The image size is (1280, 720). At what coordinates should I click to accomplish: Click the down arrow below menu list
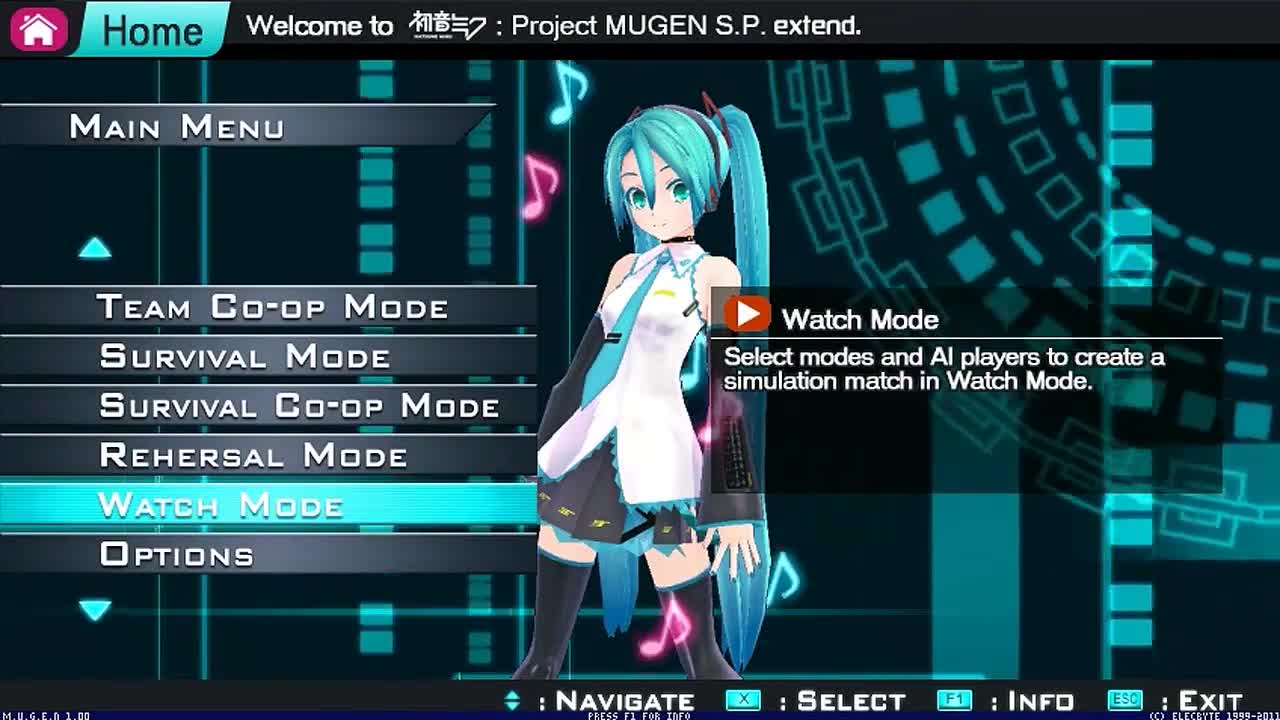[95, 609]
